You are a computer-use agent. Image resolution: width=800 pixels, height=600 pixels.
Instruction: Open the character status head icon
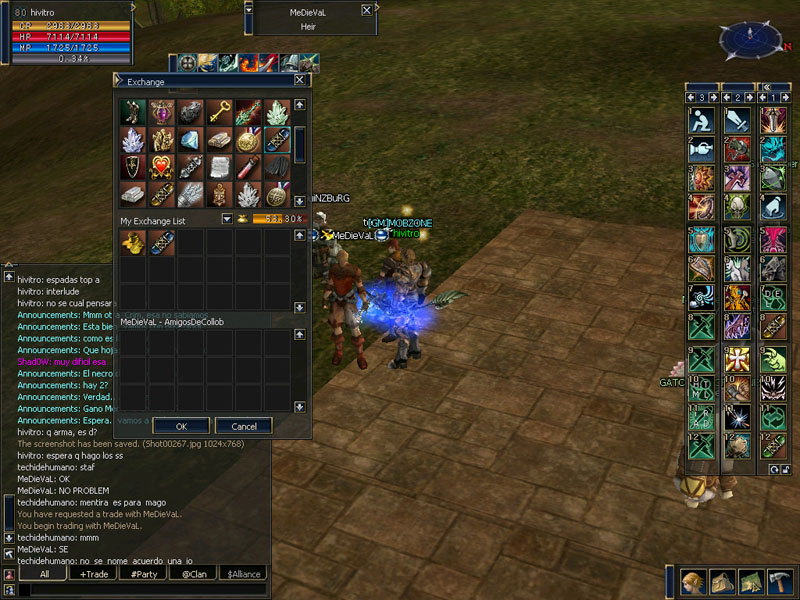(x=692, y=582)
